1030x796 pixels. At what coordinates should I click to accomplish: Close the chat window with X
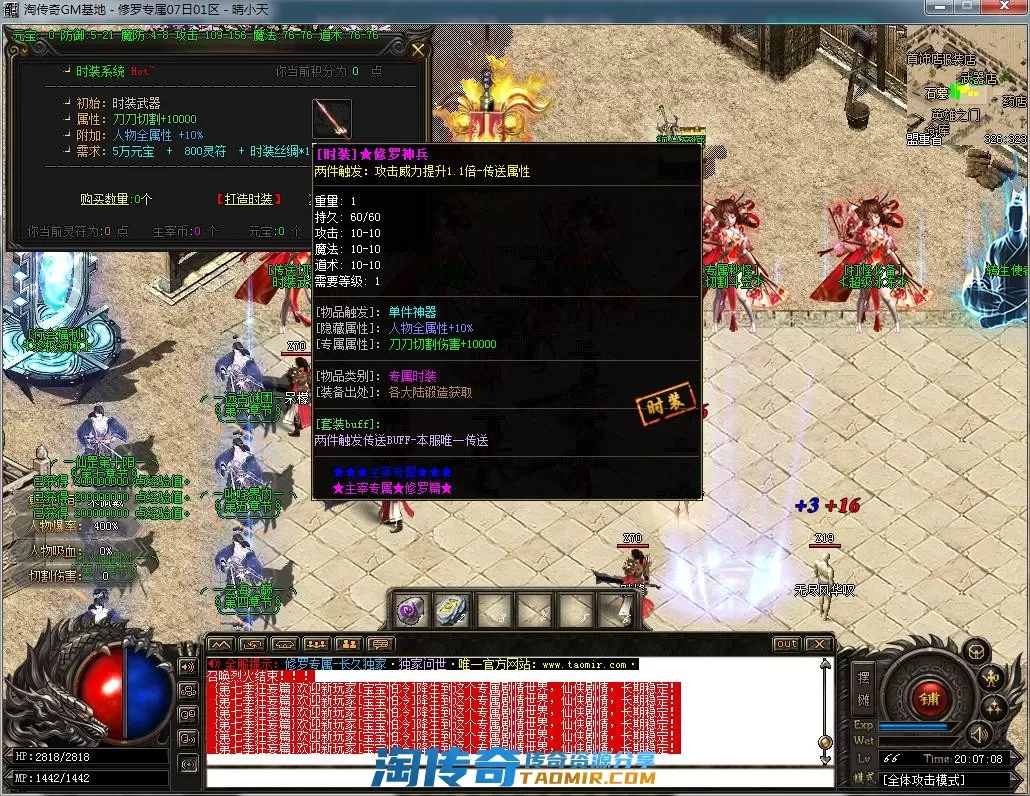pyautogui.click(x=819, y=644)
